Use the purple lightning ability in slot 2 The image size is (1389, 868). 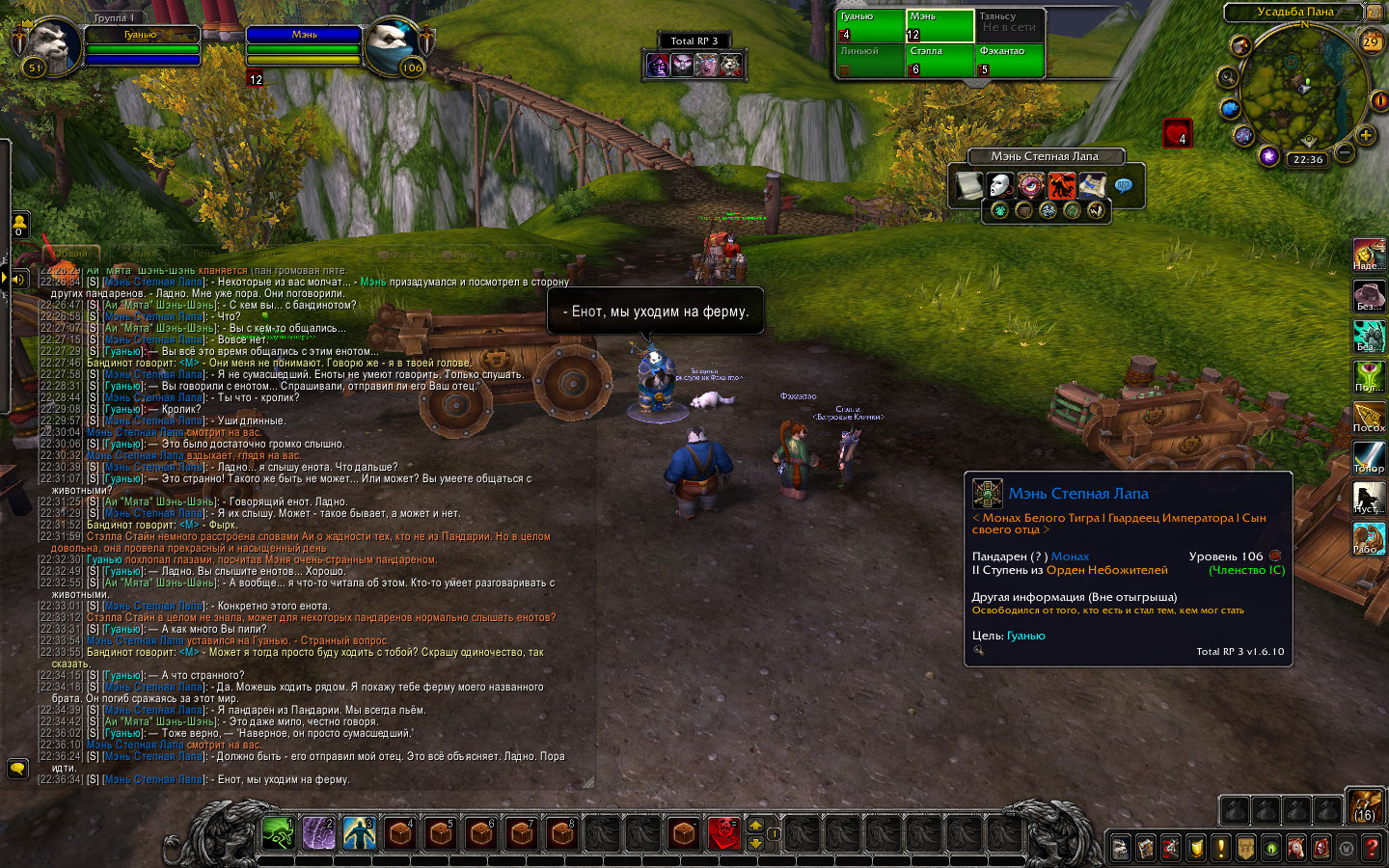(318, 832)
